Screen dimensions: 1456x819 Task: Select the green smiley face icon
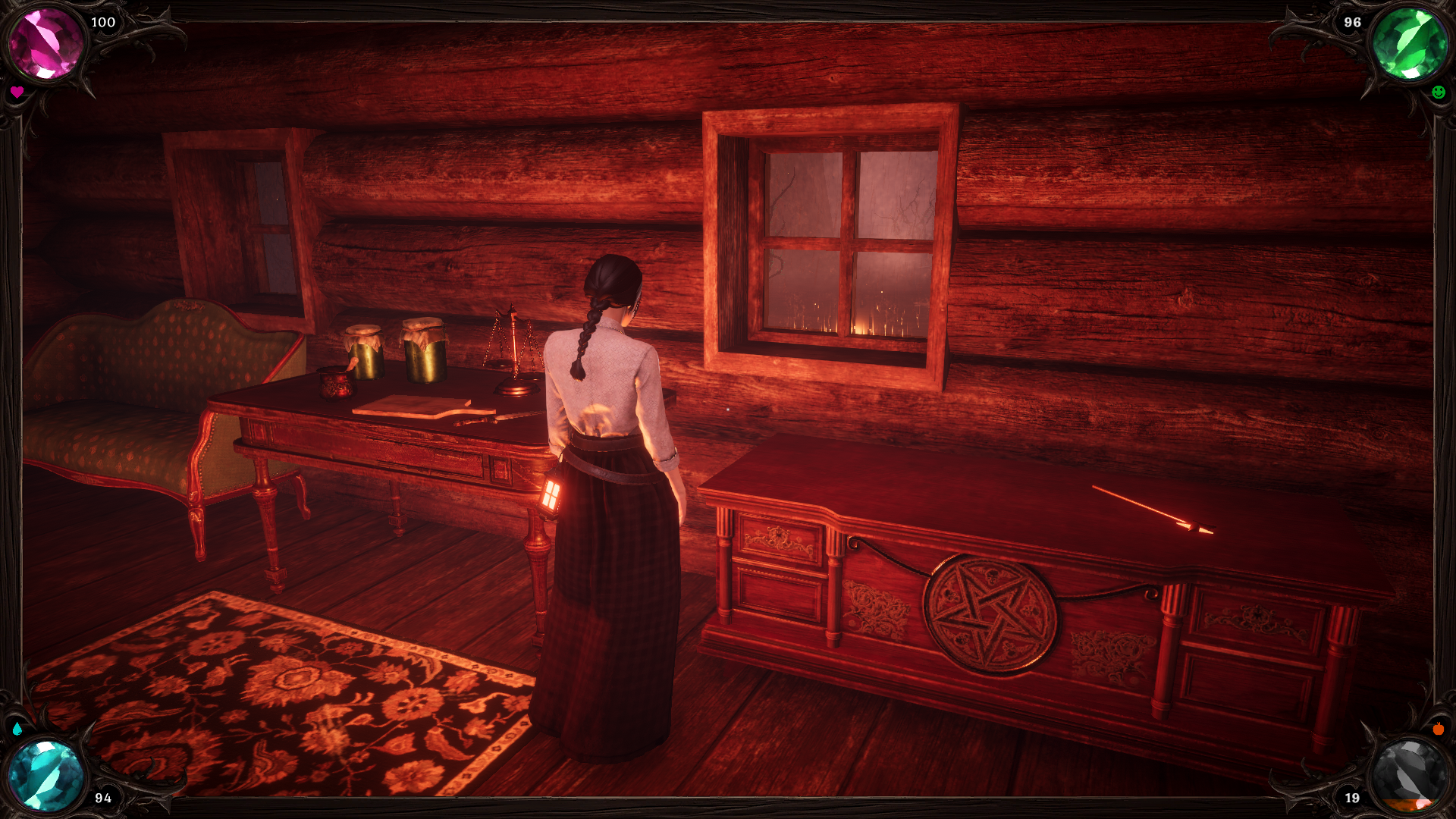(x=1439, y=93)
